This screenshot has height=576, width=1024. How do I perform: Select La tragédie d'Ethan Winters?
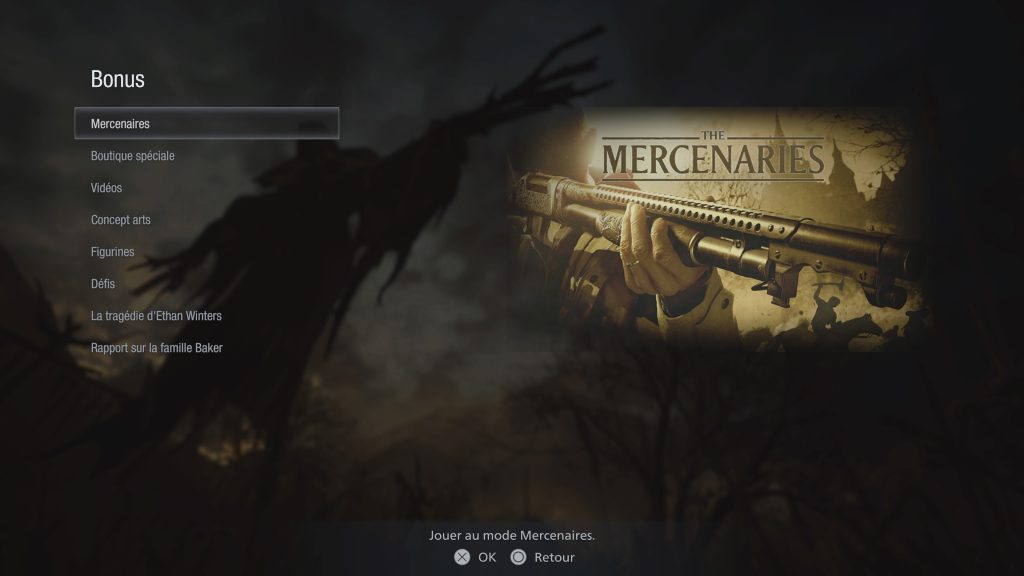[x=156, y=316]
